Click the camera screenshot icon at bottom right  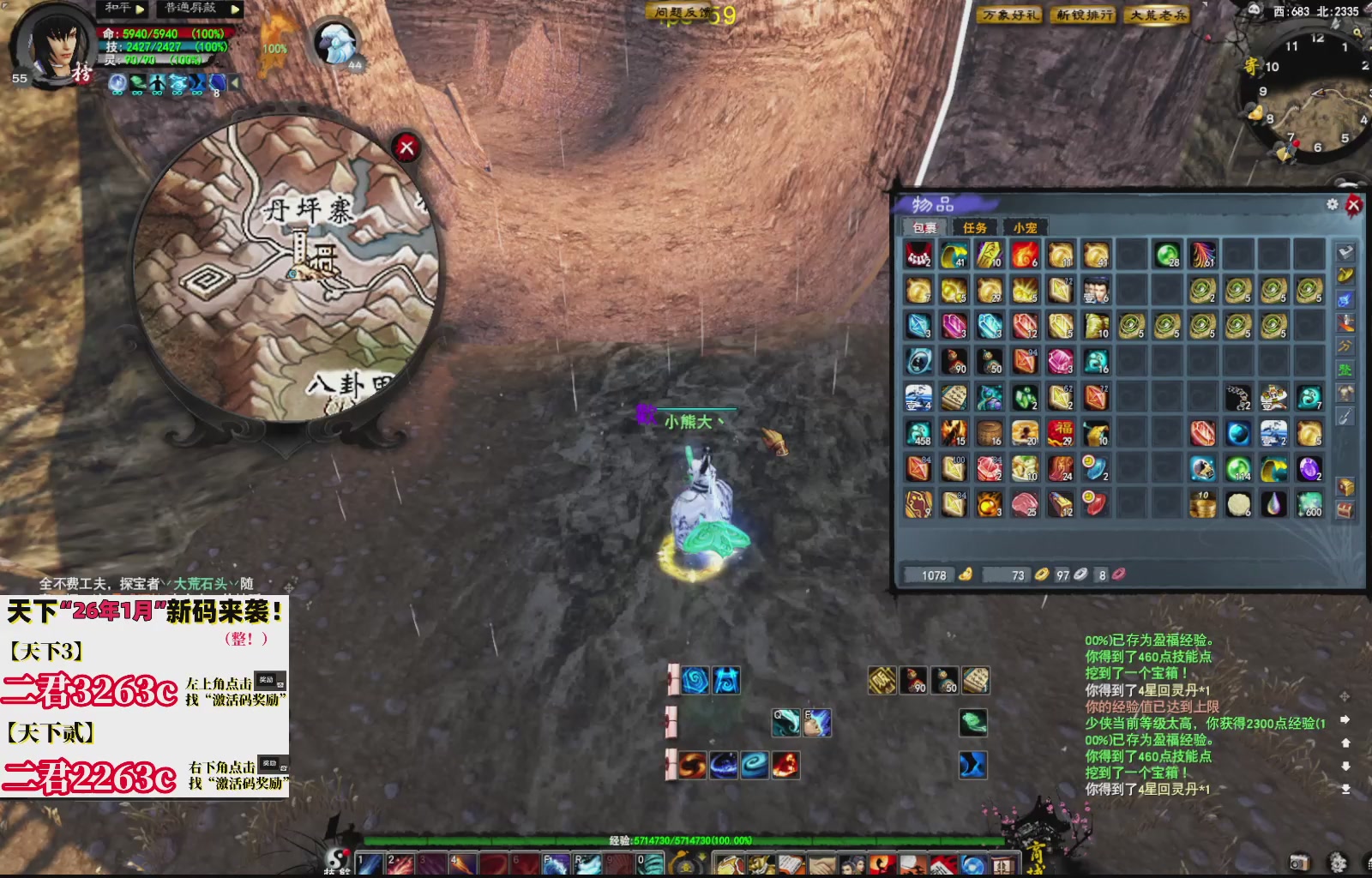tap(1298, 863)
